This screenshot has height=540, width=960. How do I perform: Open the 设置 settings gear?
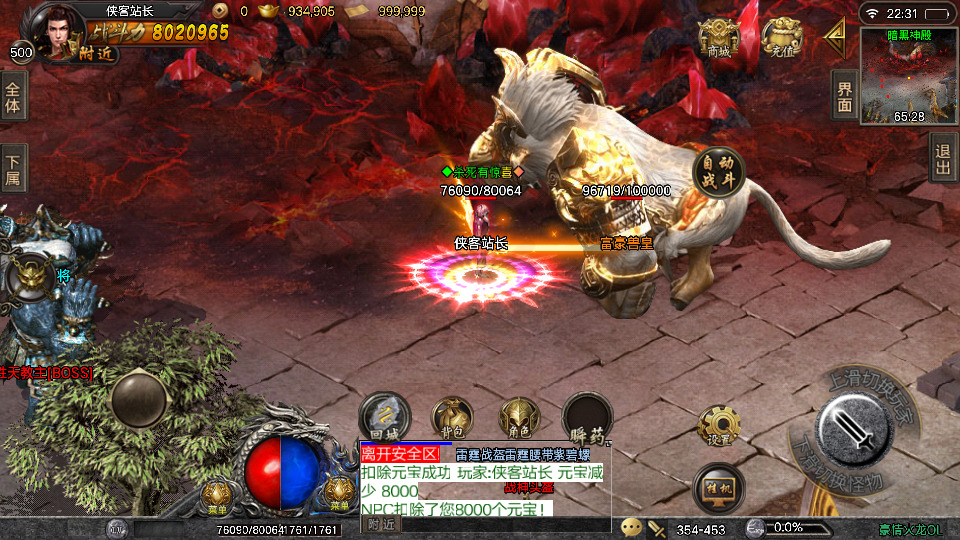coord(719,425)
